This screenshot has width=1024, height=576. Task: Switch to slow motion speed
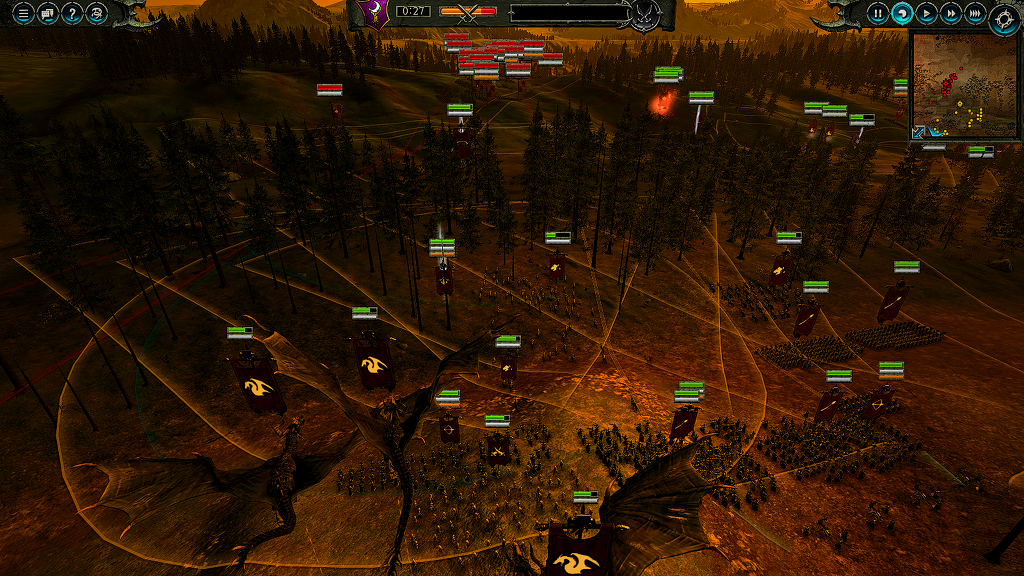pos(902,13)
